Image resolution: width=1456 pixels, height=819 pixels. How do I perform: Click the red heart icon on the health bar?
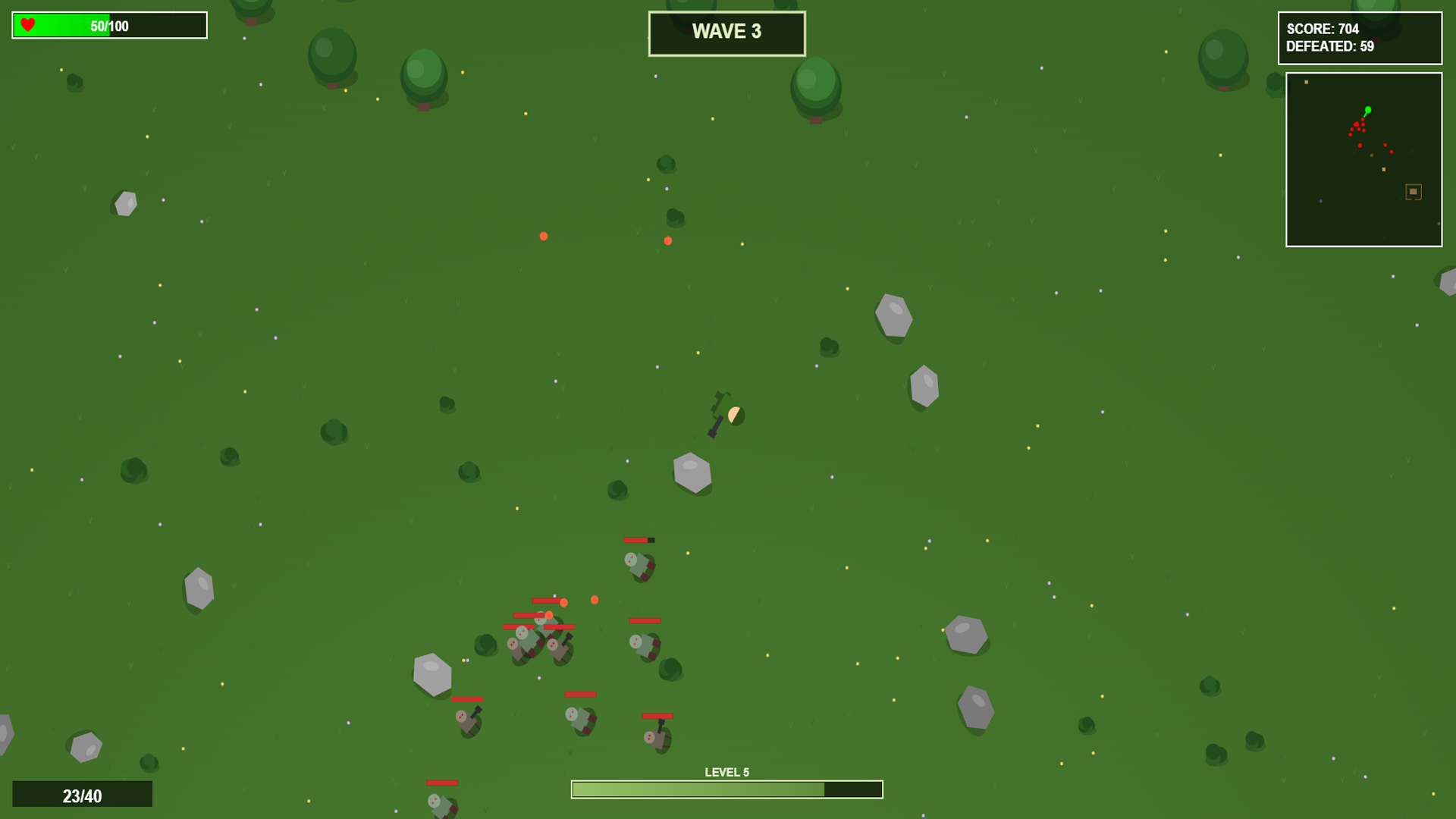click(27, 24)
